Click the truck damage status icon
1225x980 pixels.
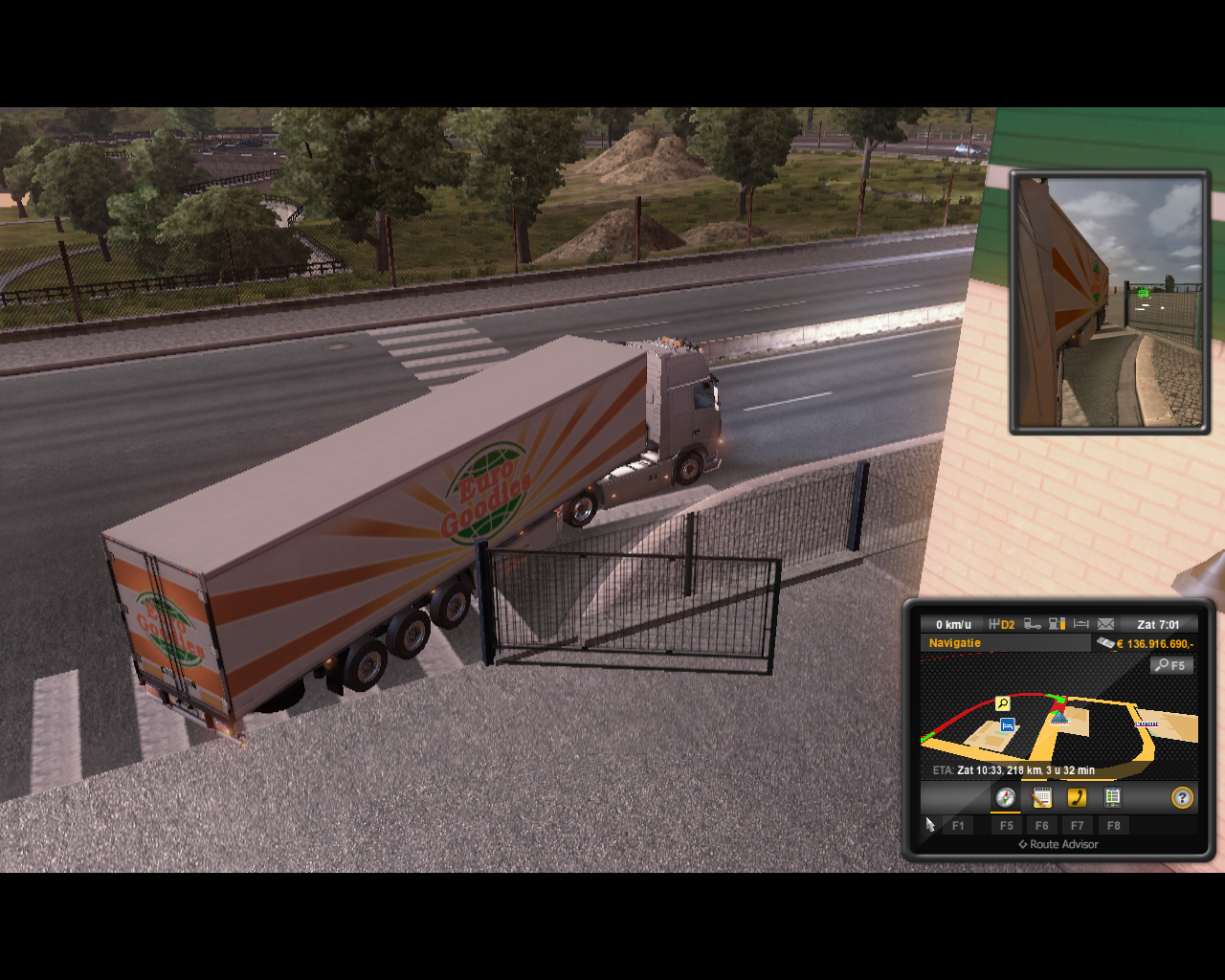1033,624
